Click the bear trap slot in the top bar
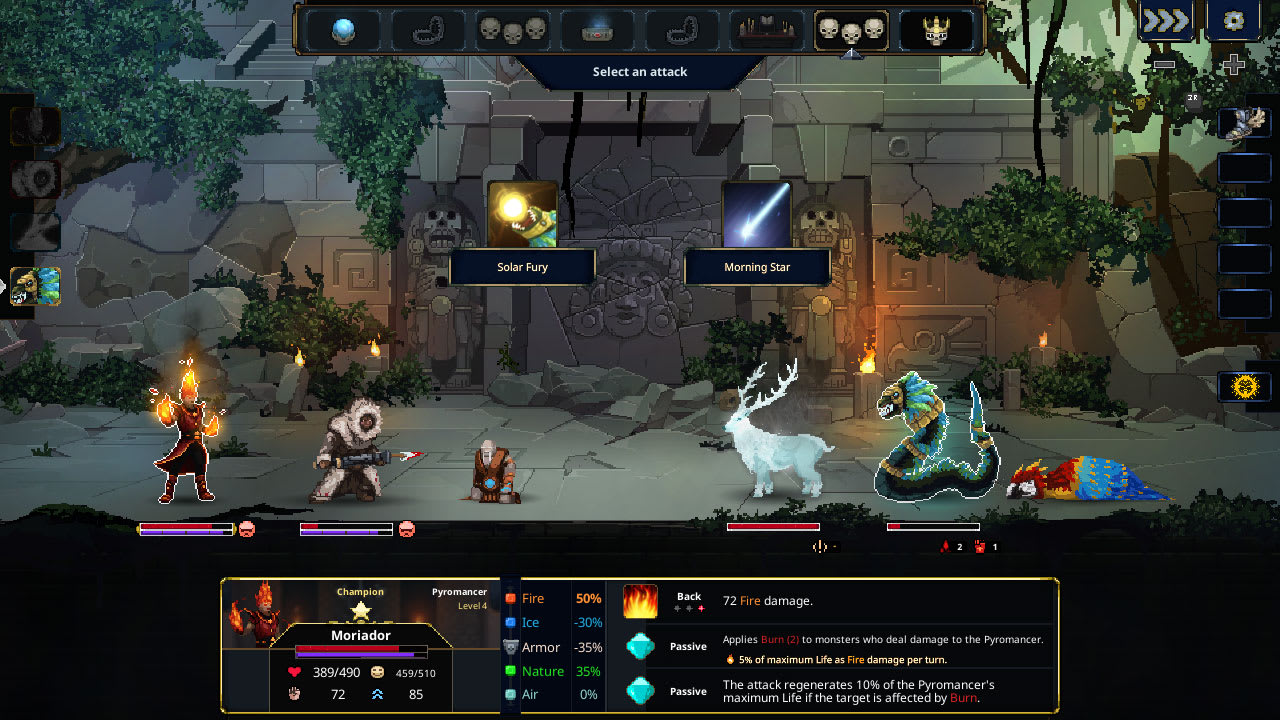This screenshot has width=1280, height=720. click(427, 31)
